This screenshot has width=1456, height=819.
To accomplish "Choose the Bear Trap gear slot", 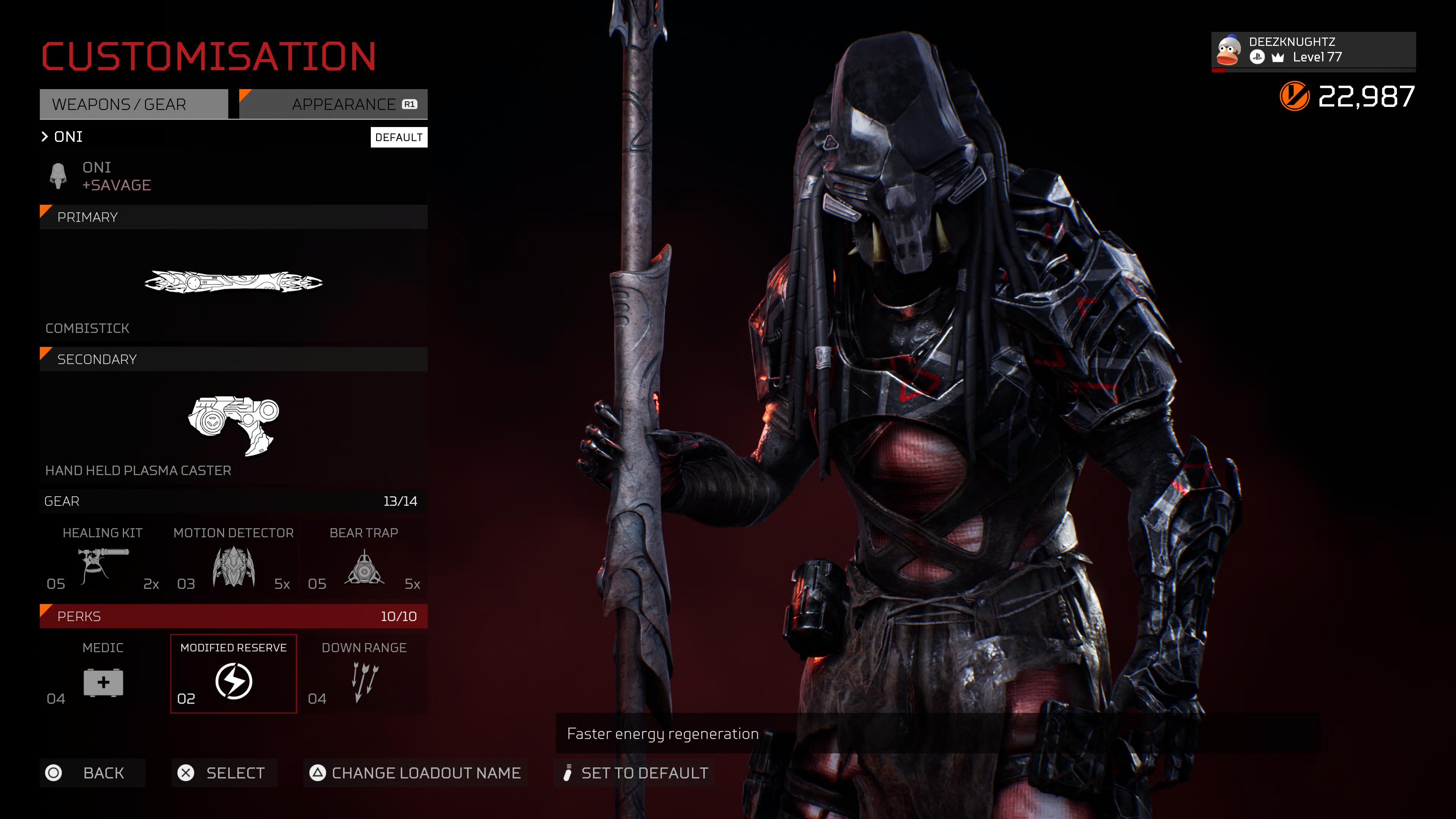I will tap(364, 560).
